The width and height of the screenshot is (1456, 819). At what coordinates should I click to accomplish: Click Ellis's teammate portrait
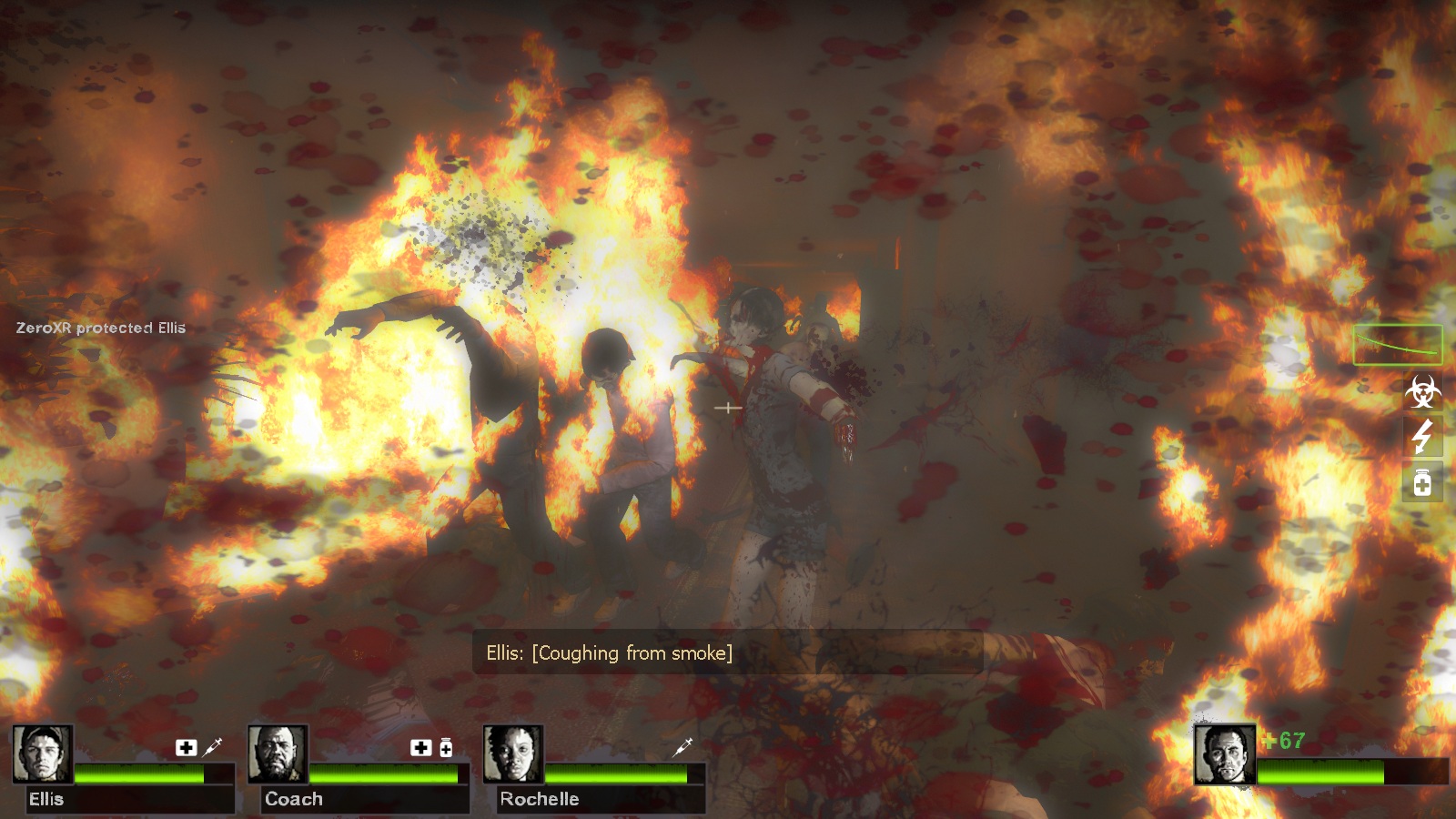click(x=42, y=753)
